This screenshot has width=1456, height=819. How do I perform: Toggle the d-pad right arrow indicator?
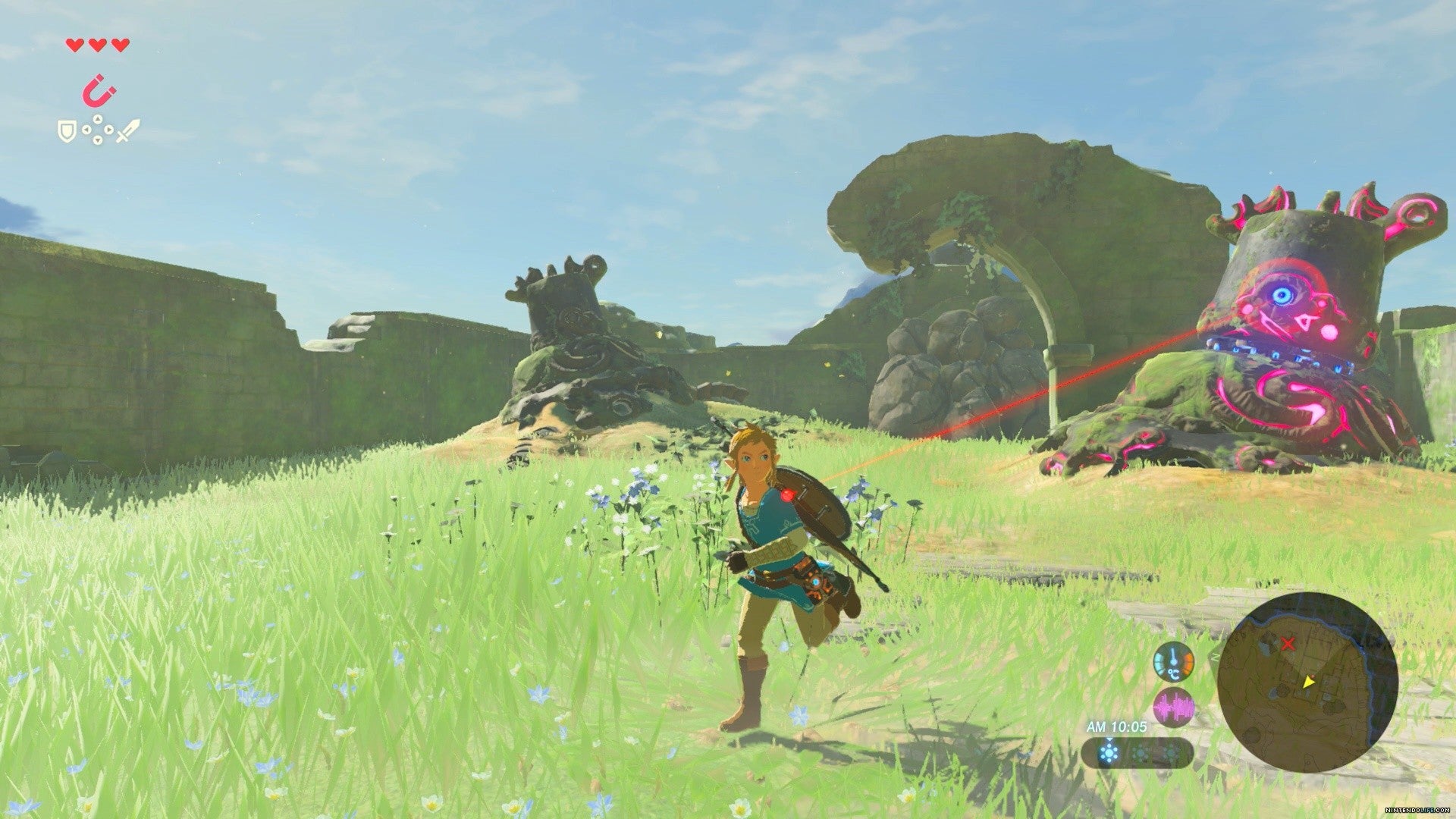[x=108, y=129]
